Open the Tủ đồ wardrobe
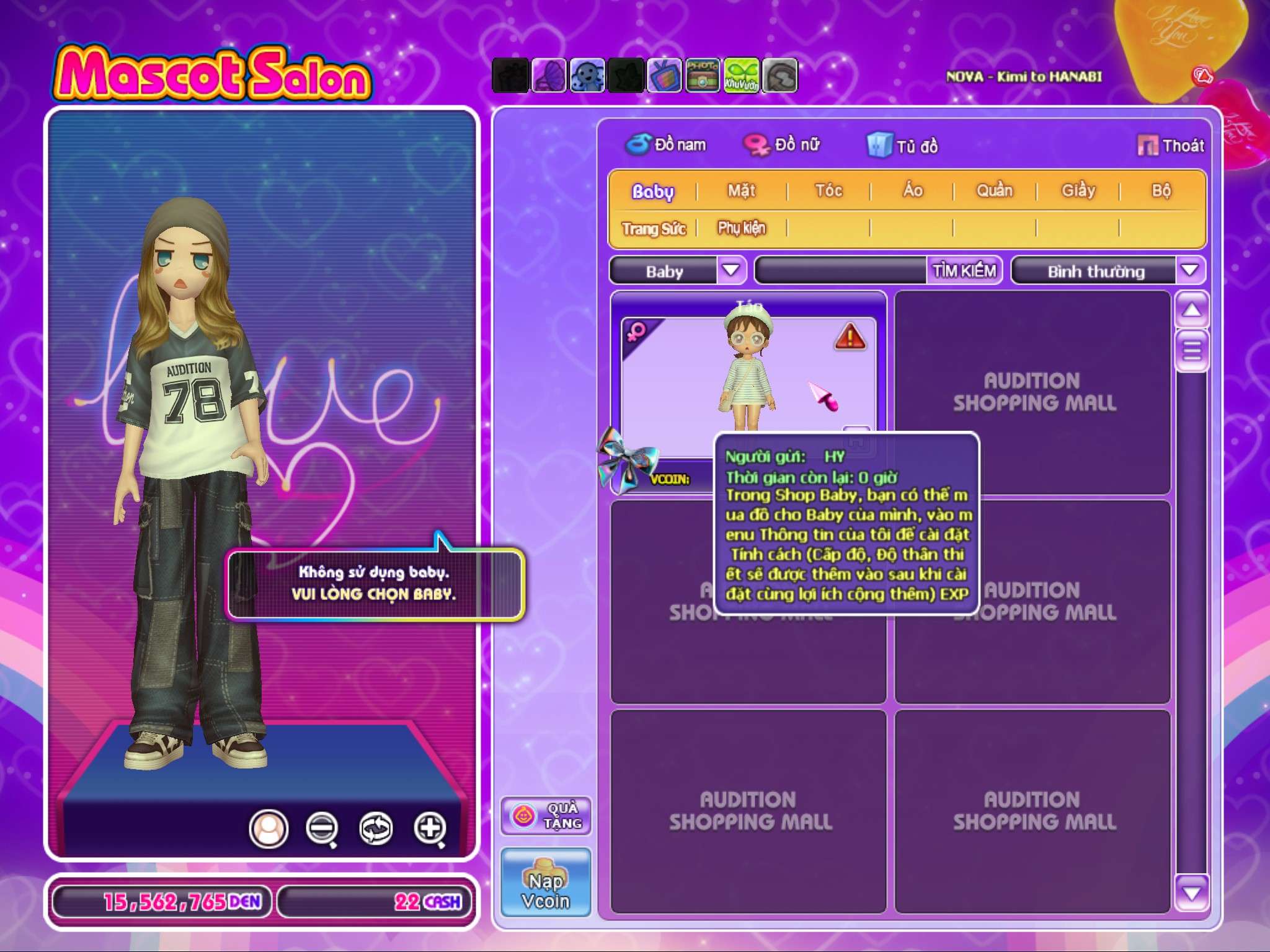Image resolution: width=1270 pixels, height=952 pixels. (x=903, y=146)
